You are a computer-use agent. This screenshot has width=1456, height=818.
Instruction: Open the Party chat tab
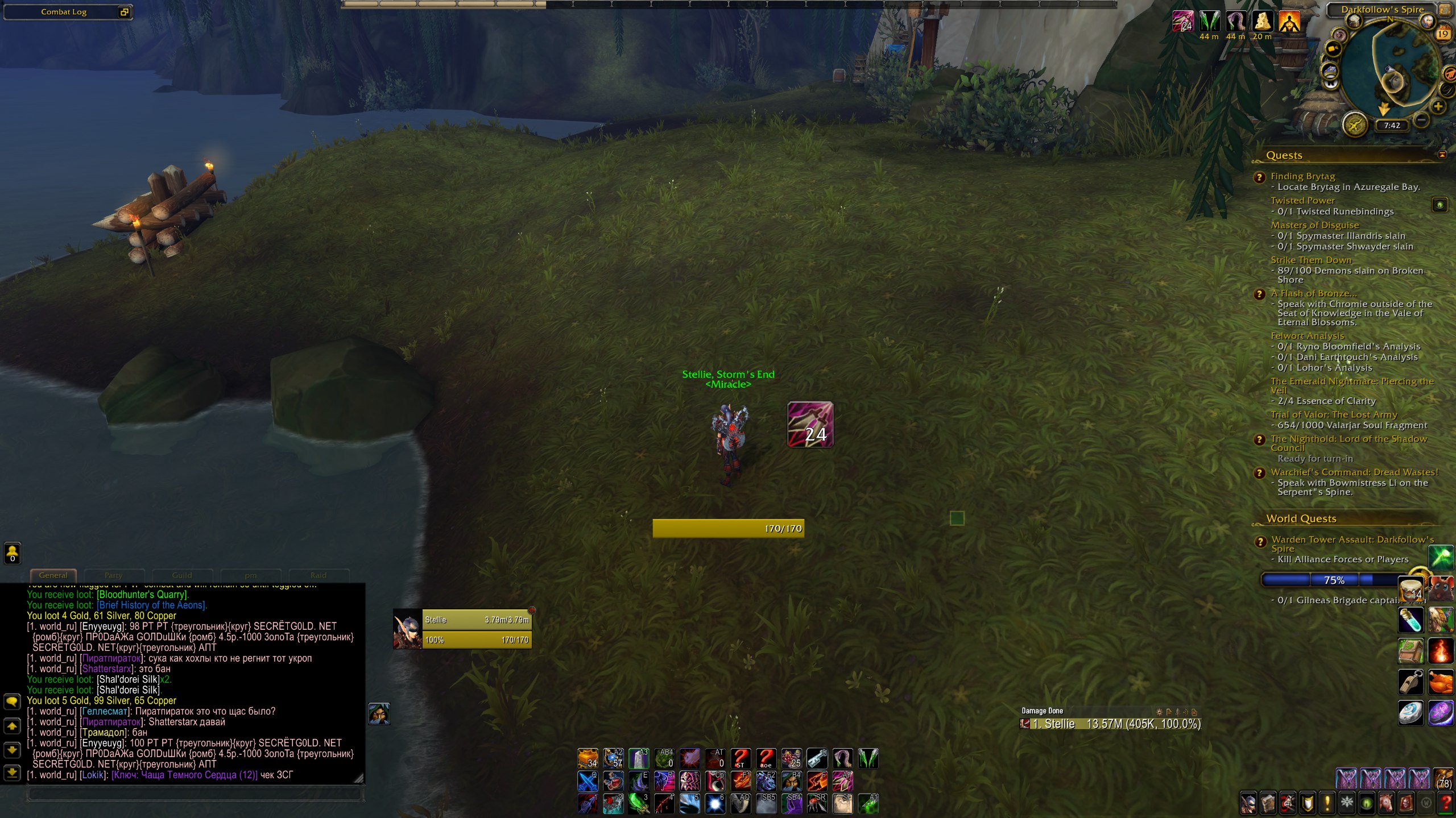pos(114,575)
